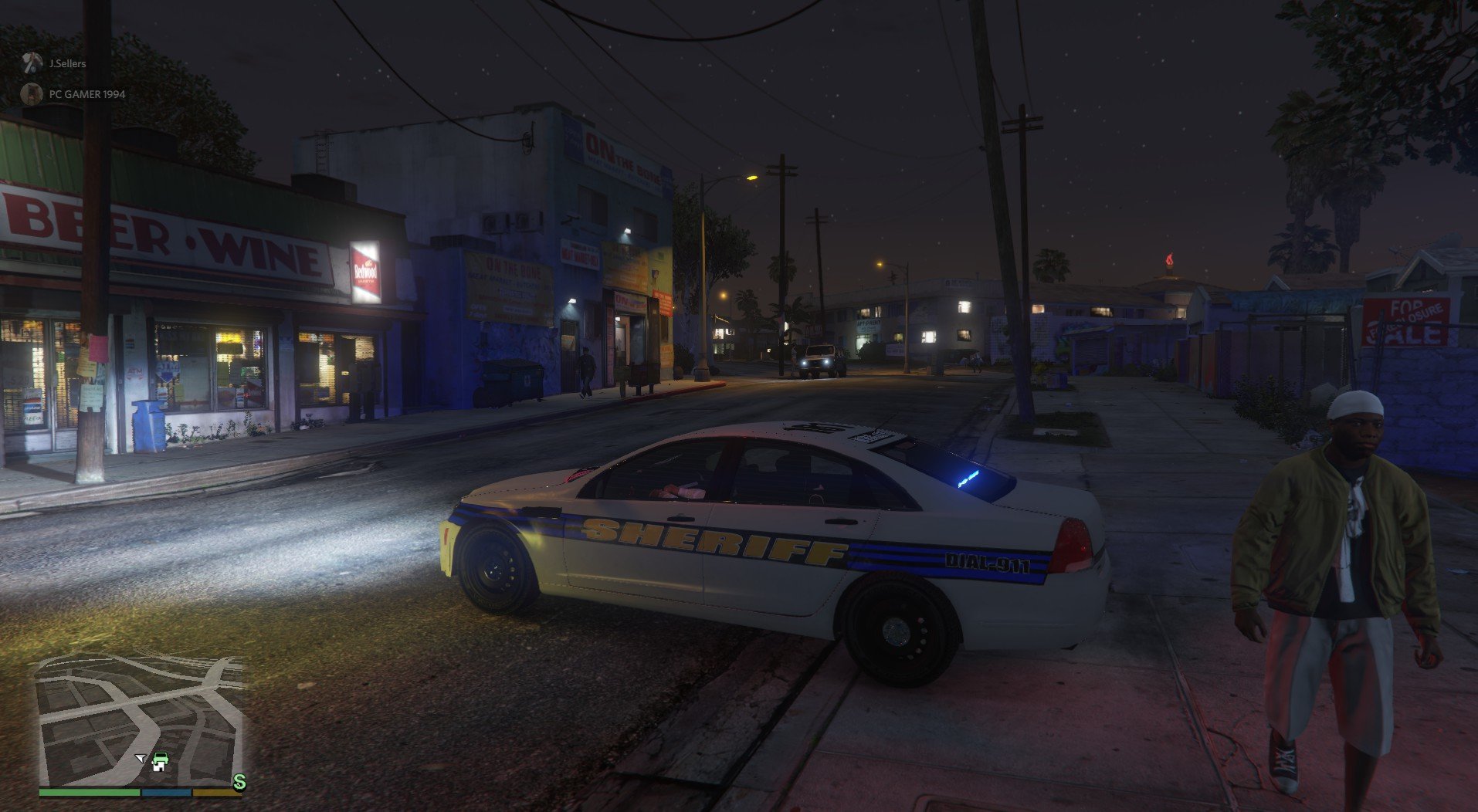Click the white player arrow on minimap
Viewport: 1478px width, 812px height.
click(140, 759)
